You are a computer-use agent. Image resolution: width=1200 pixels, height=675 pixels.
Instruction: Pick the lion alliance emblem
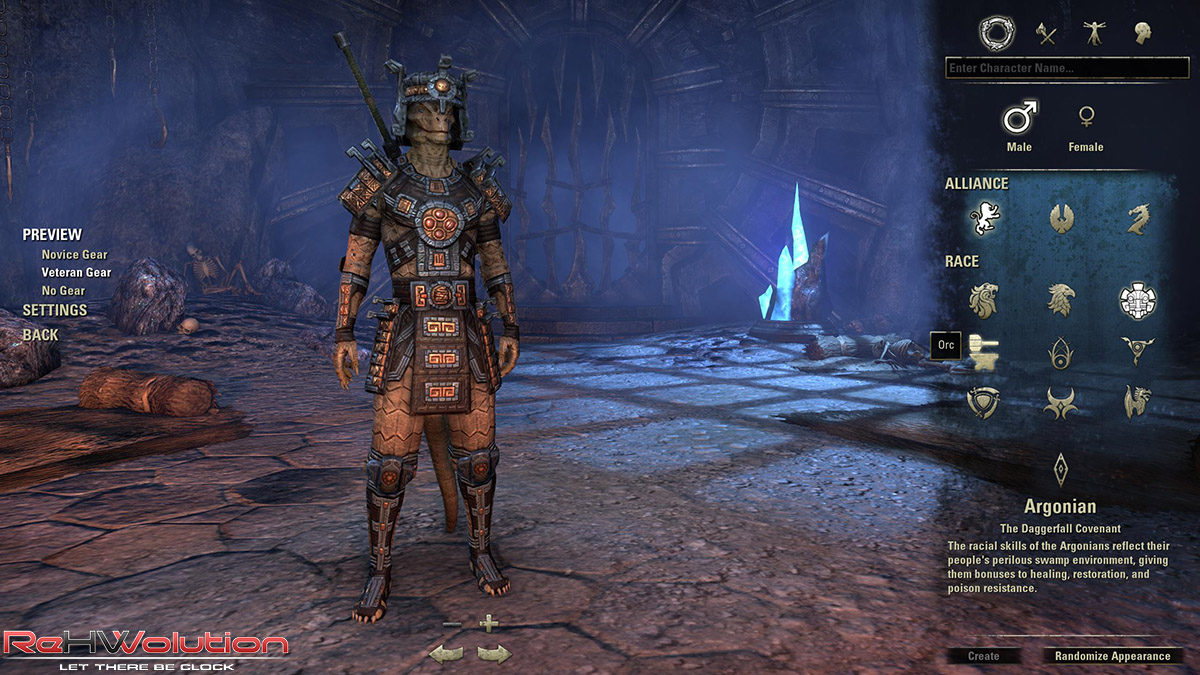(x=984, y=218)
